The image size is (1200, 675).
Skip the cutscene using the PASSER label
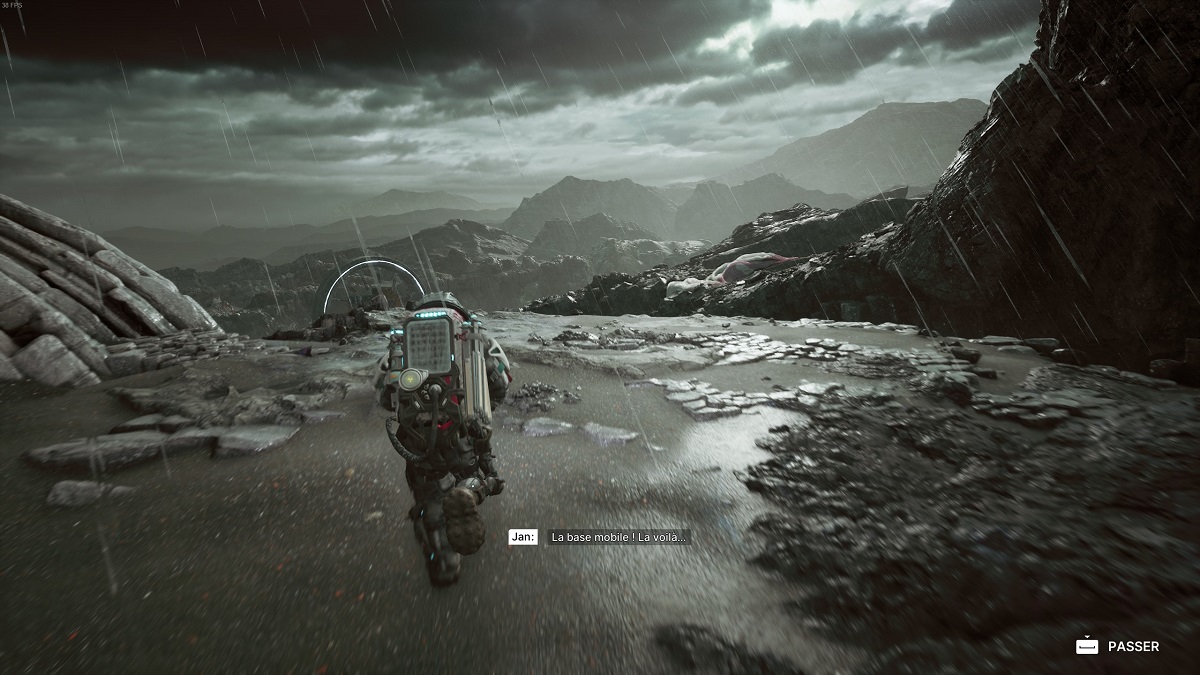click(x=1133, y=647)
